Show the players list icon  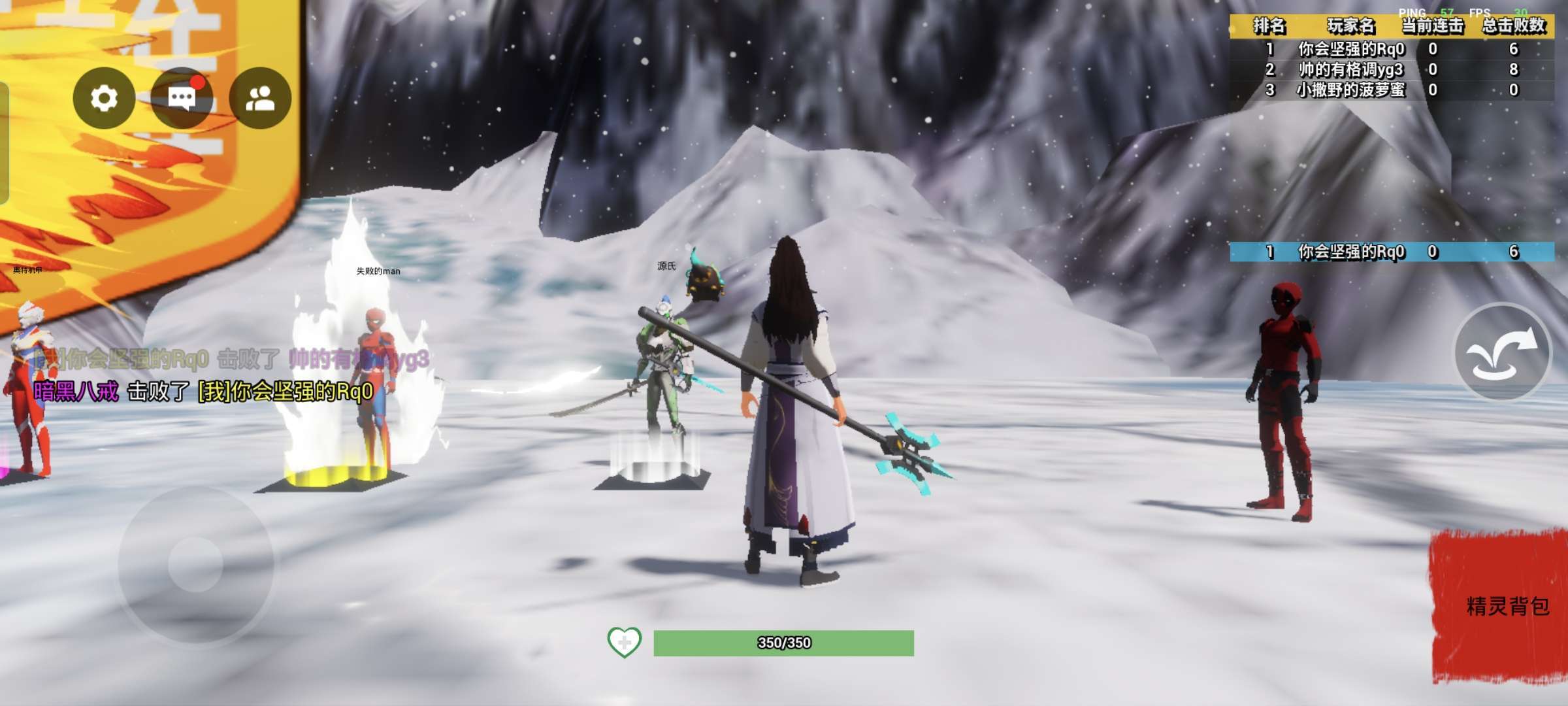(x=260, y=98)
